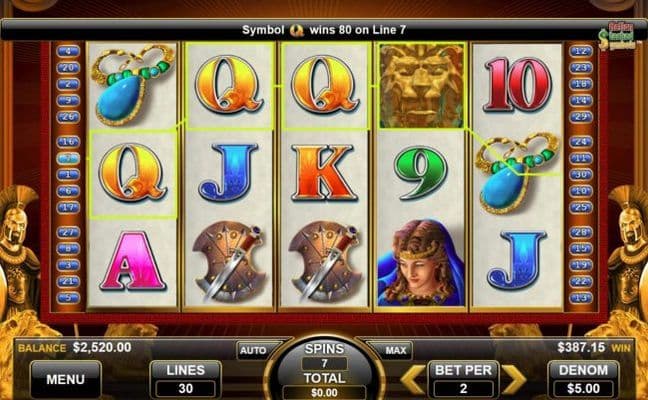Choose the MAX bet button
Screen dimensions: 648x400
point(394,351)
